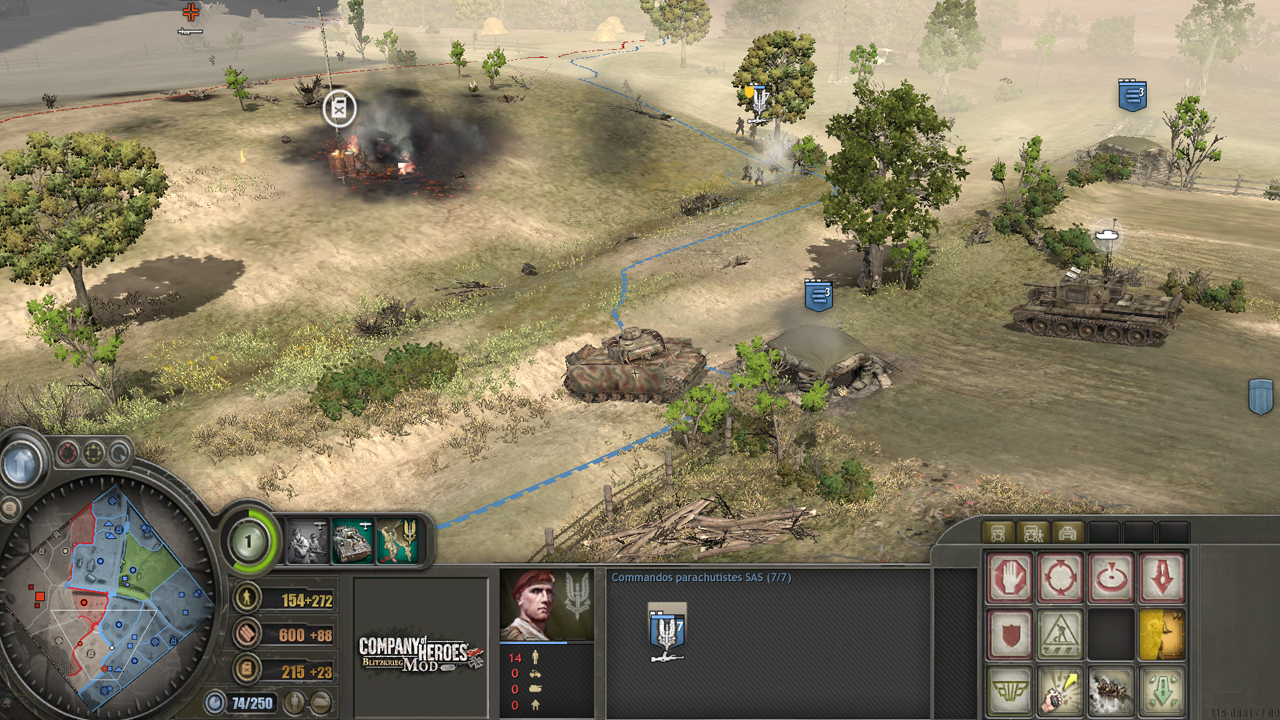Switch to the truck transport tab
This screenshot has height=720, width=1280.
(x=998, y=531)
